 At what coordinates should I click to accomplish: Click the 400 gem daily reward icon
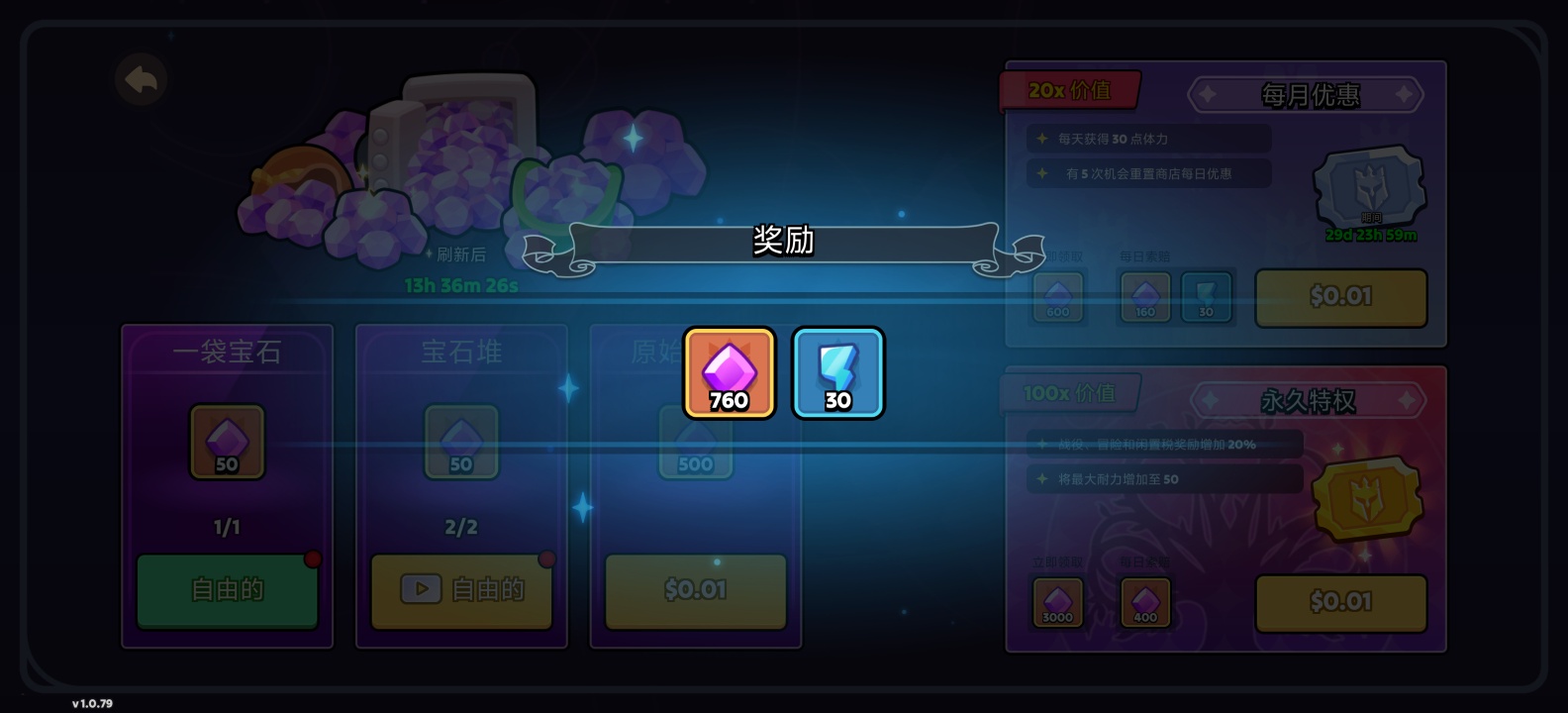pos(1143,602)
